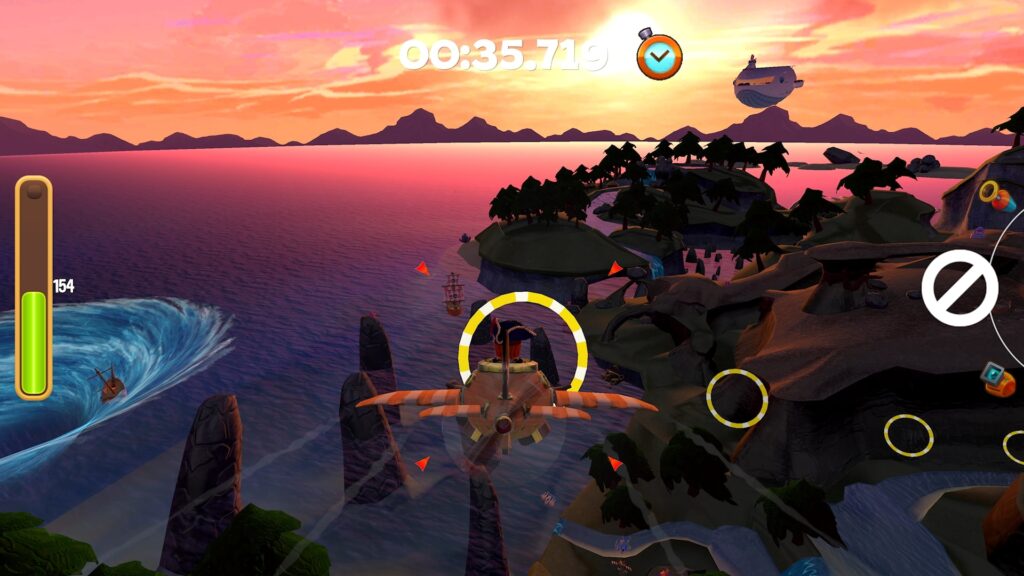Image resolution: width=1024 pixels, height=576 pixels.
Task: Tap the white prohibition-symbol circle button
Action: (959, 288)
